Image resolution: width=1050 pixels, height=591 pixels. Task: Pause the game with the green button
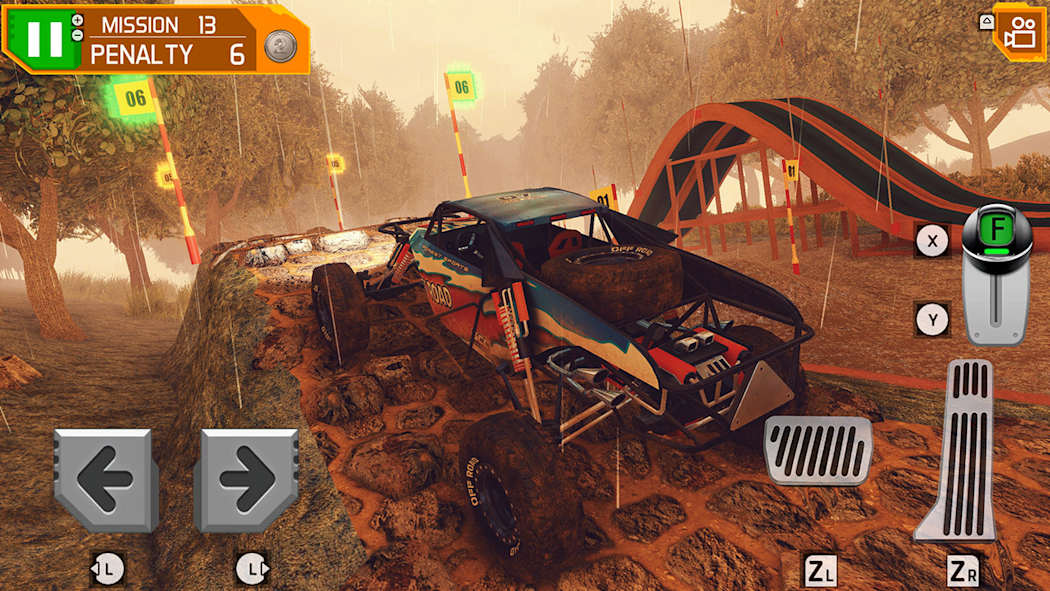[x=44, y=38]
